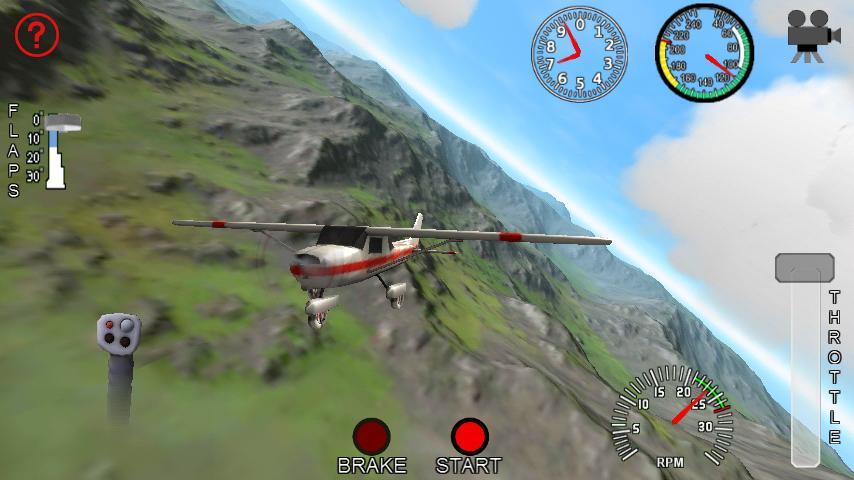The width and height of the screenshot is (854, 480).
Task: Tap the red START button
Action: (x=469, y=436)
